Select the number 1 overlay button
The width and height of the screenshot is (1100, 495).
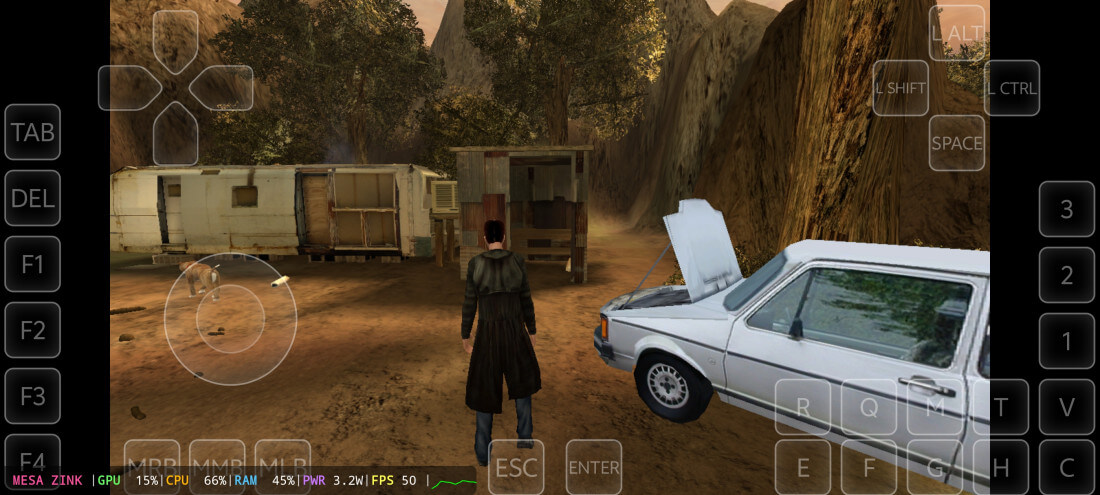pyautogui.click(x=1067, y=341)
